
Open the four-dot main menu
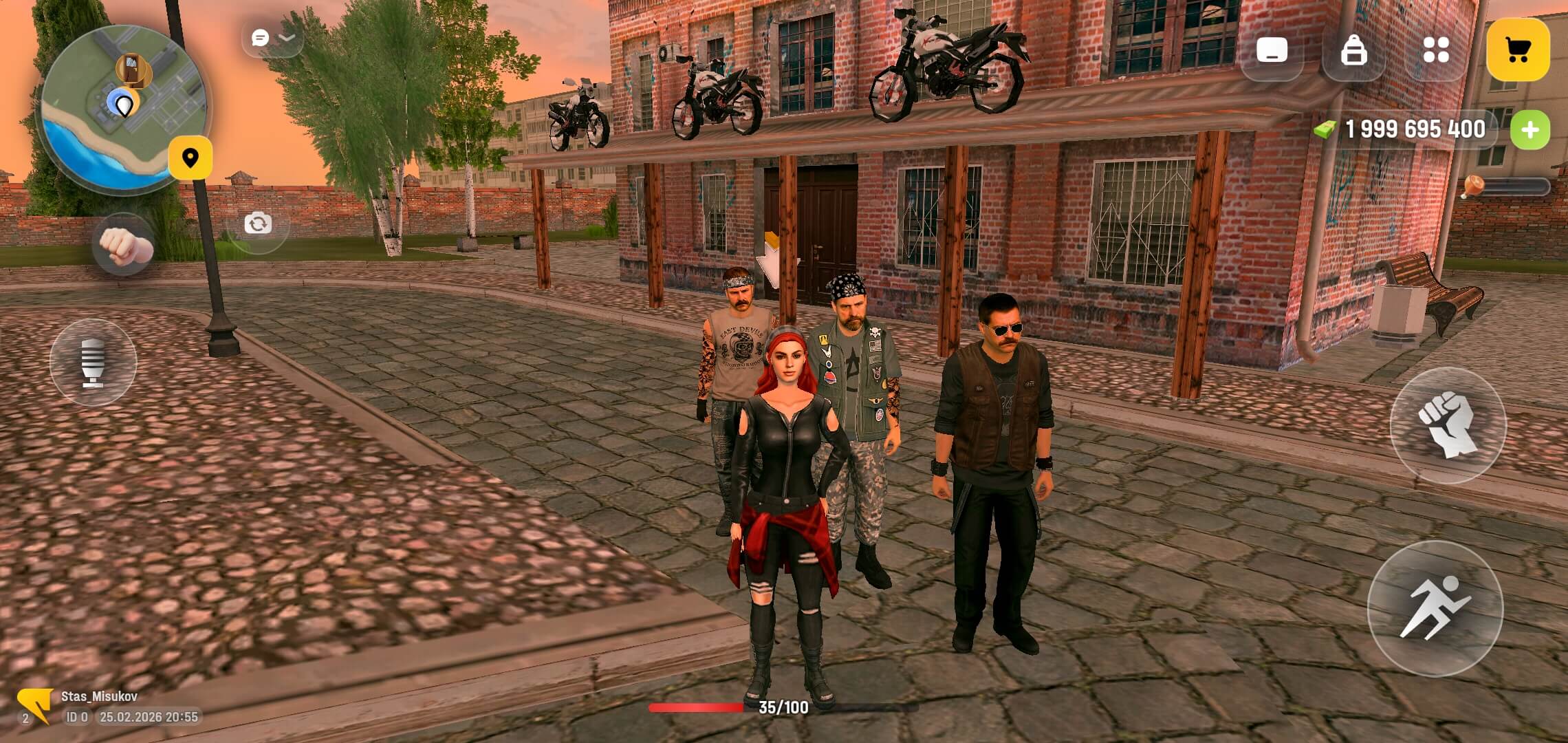click(1436, 51)
